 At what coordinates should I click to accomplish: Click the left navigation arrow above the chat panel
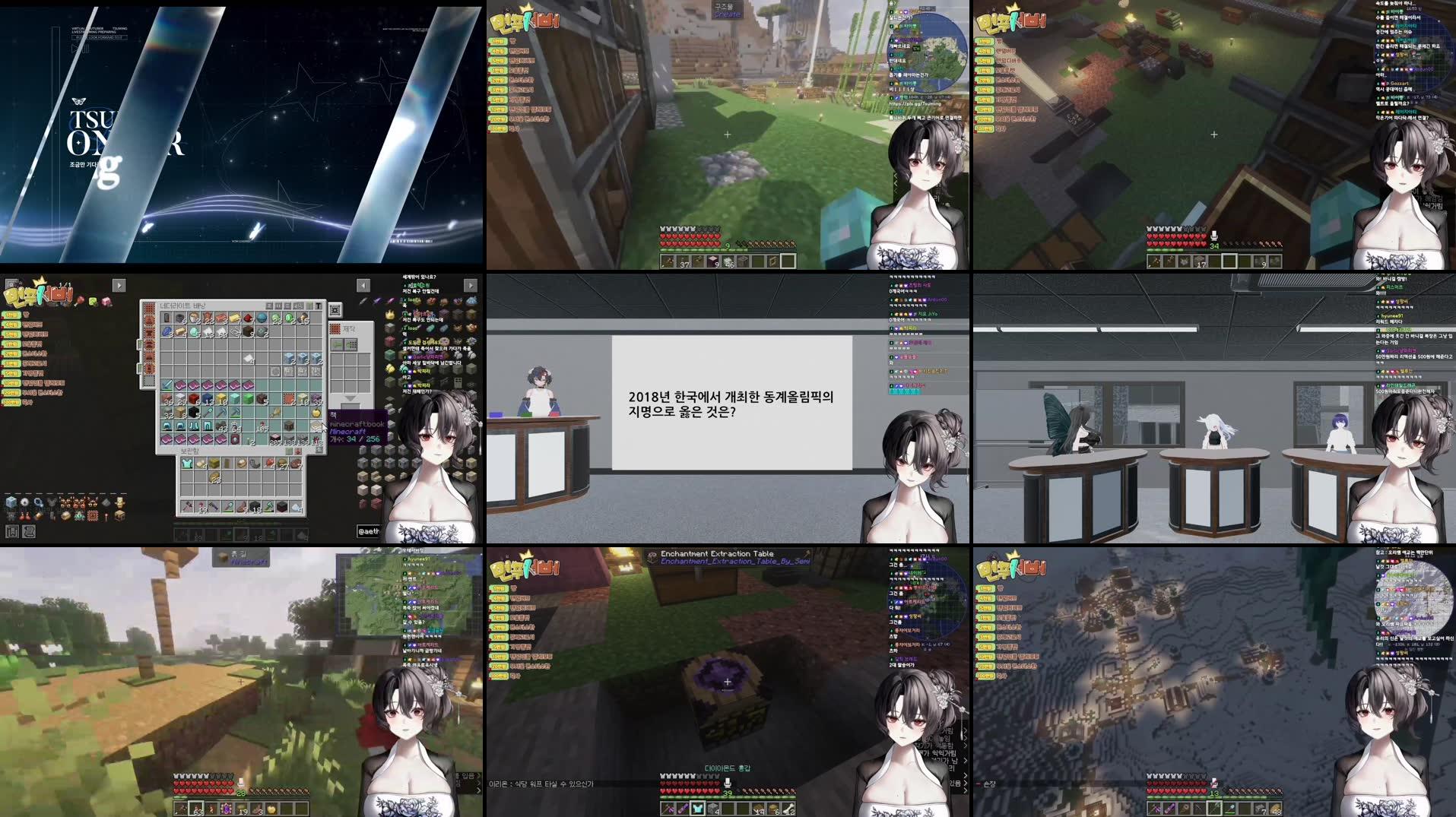coord(364,285)
